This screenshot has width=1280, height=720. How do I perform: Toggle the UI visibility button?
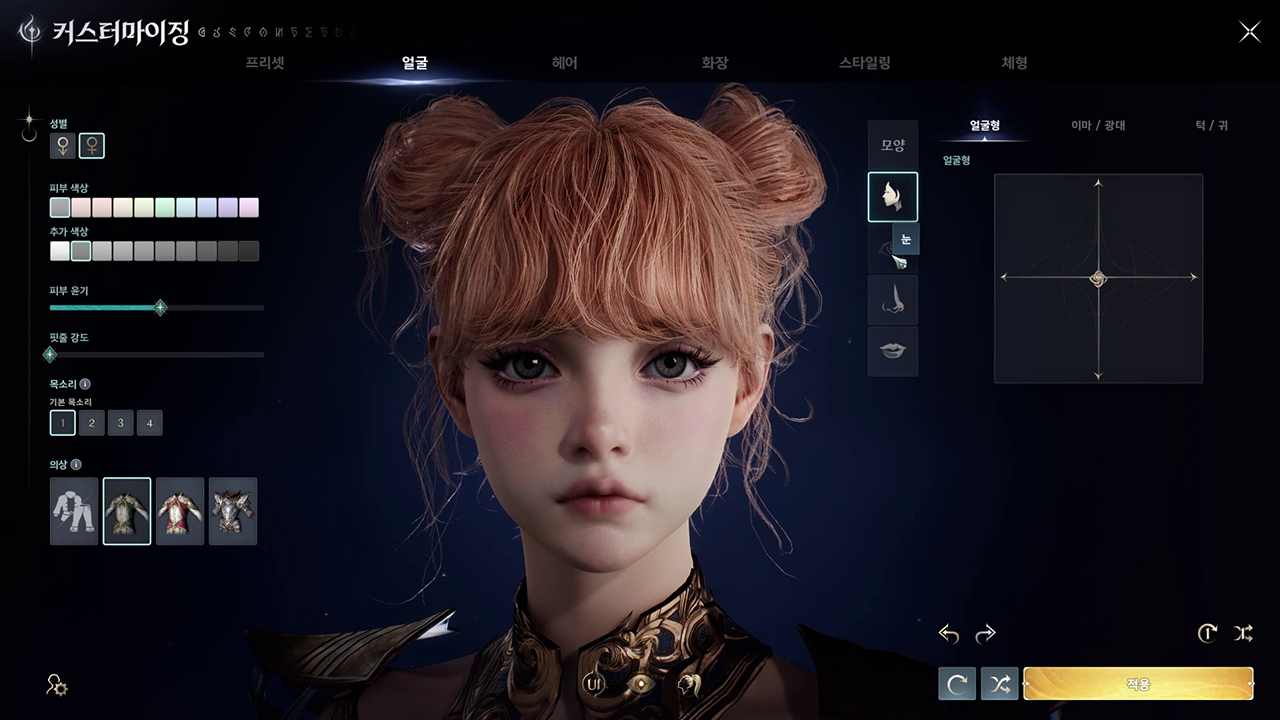595,684
